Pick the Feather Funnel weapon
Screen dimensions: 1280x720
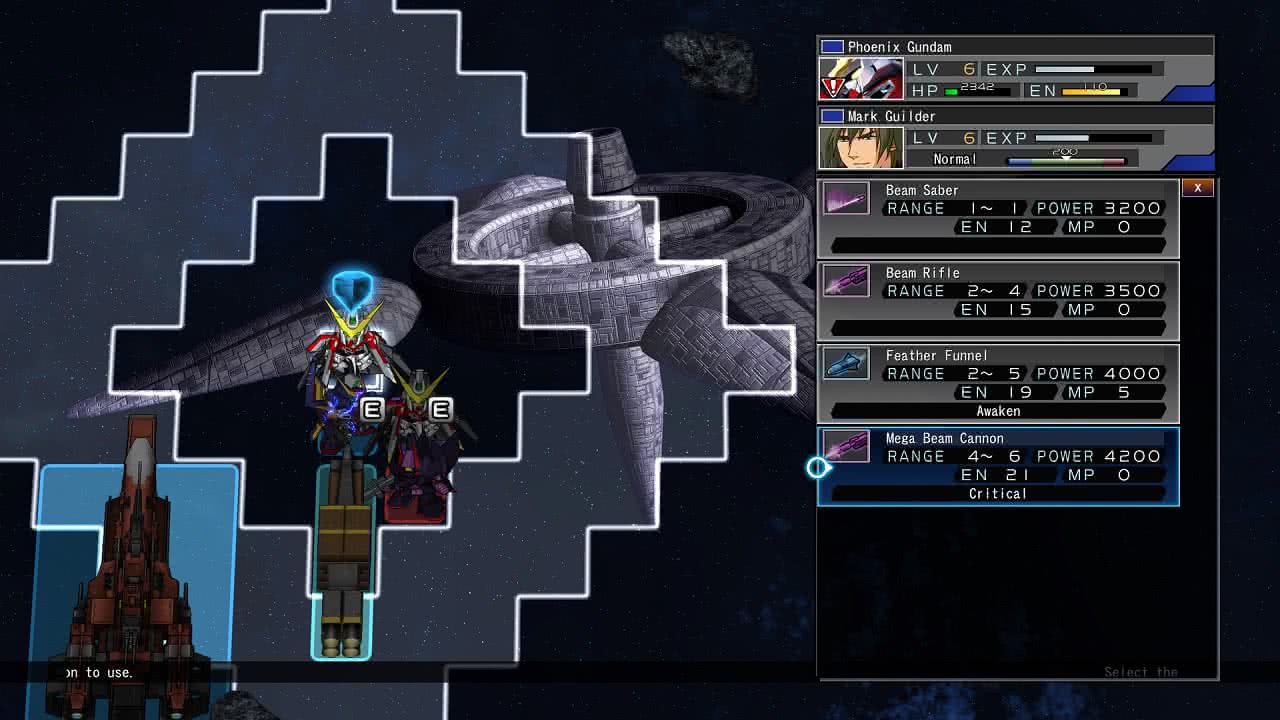click(998, 384)
